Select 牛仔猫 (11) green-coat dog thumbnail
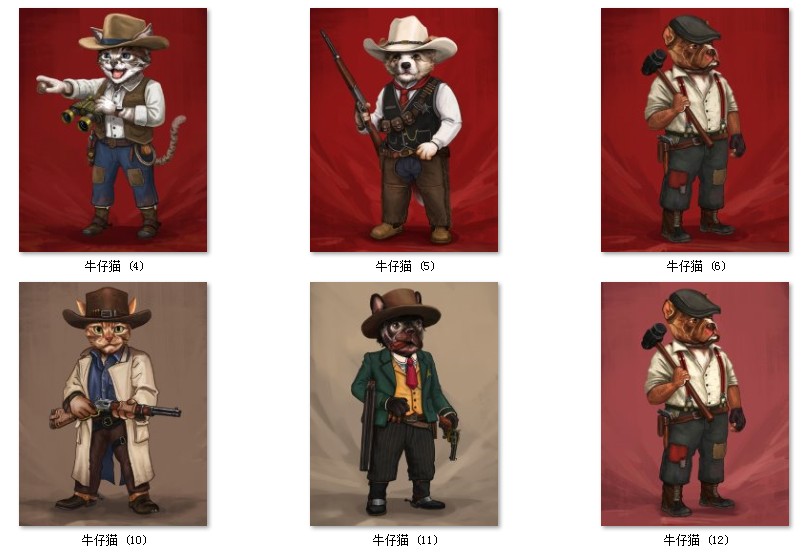 point(404,403)
